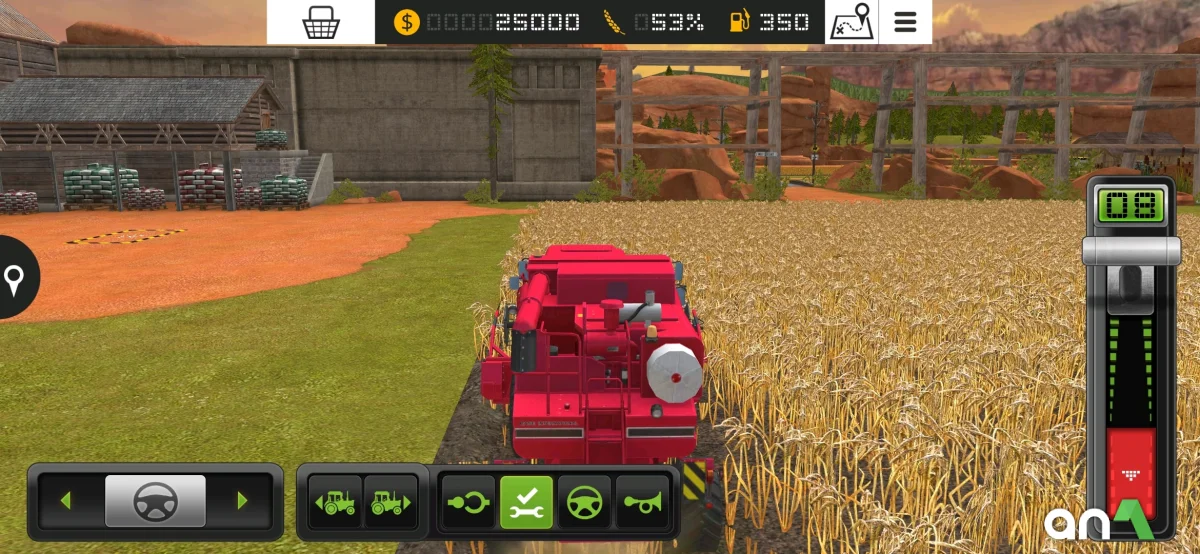The height and width of the screenshot is (554, 1200).
Task: Steer right with the green right arrow
Action: [x=242, y=500]
